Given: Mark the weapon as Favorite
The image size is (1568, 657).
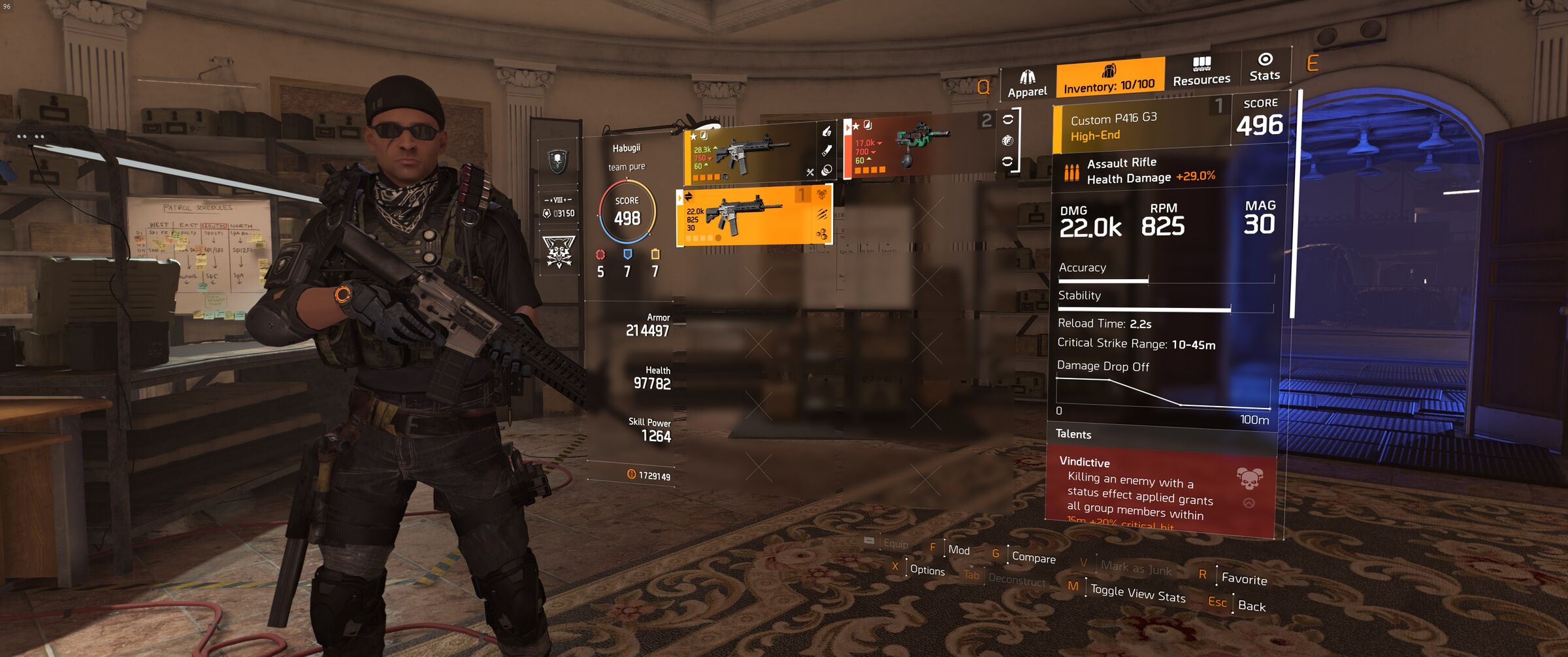Looking at the screenshot, I should click(1243, 579).
